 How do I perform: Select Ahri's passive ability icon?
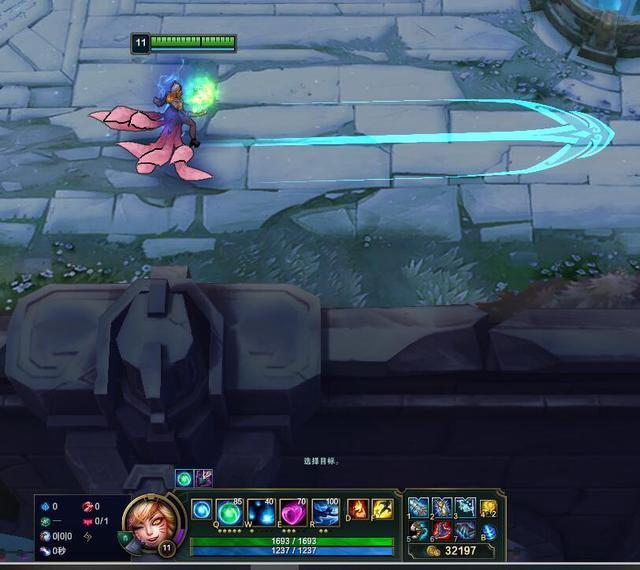tap(202, 509)
